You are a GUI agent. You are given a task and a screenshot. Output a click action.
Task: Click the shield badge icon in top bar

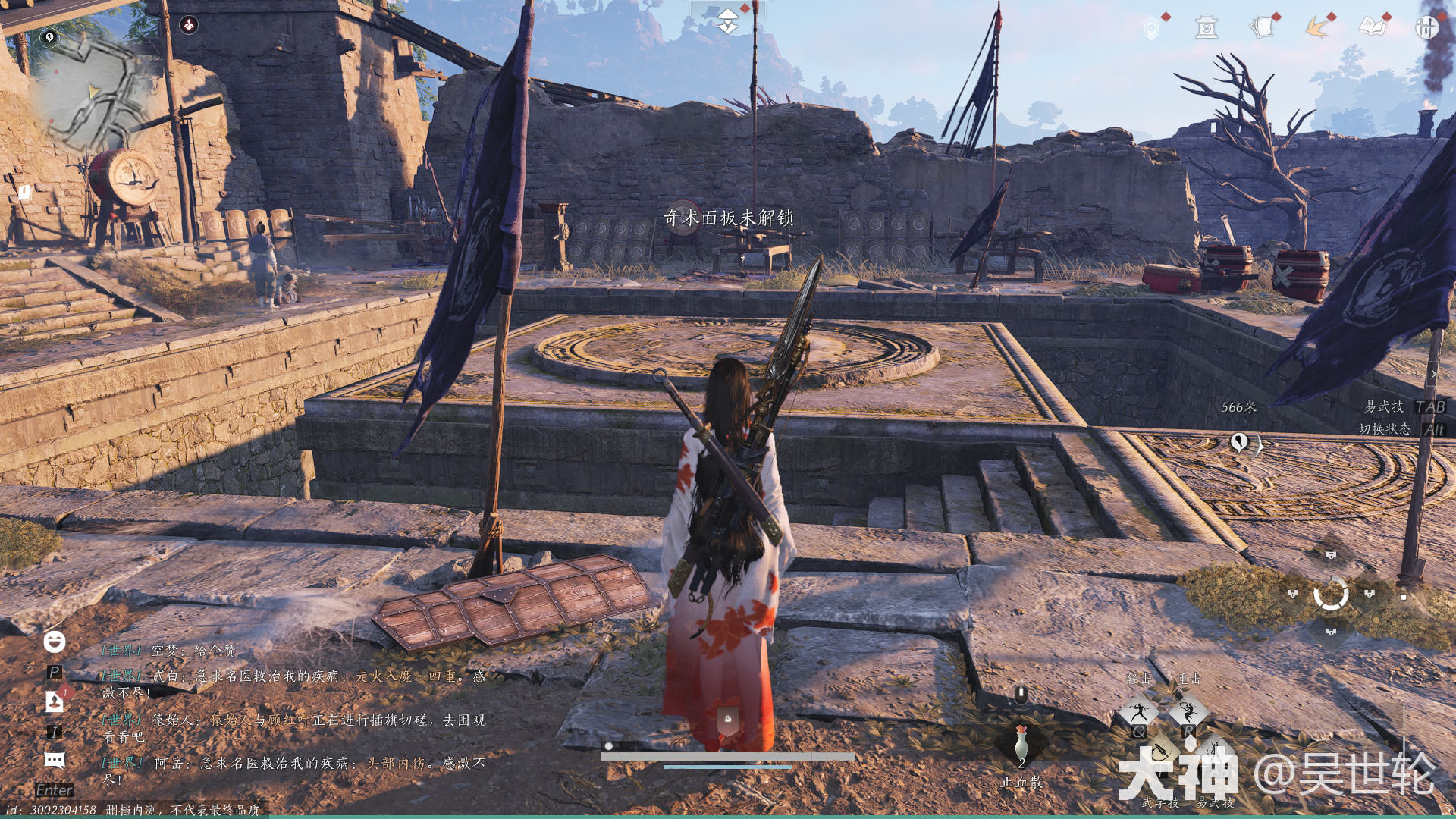1151,29
